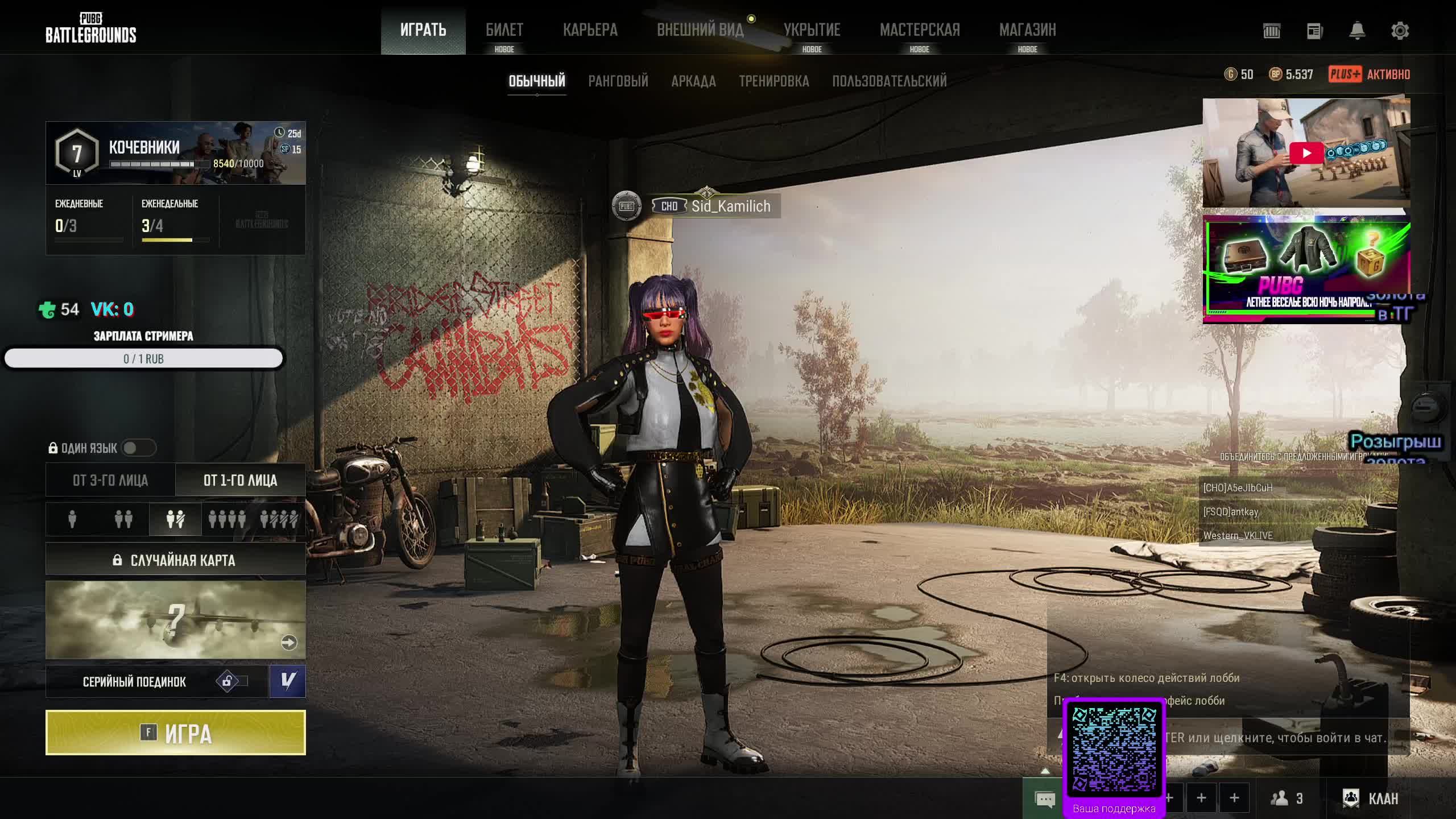Choose the ТРЕНИРОВКА training mode
The image size is (1456, 819).
[773, 81]
